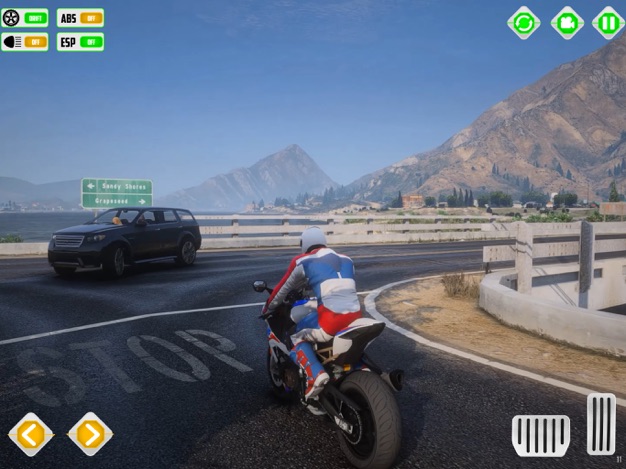Hit the wide brake pedal
Image resolution: width=626 pixels, height=469 pixels.
pos(541,435)
